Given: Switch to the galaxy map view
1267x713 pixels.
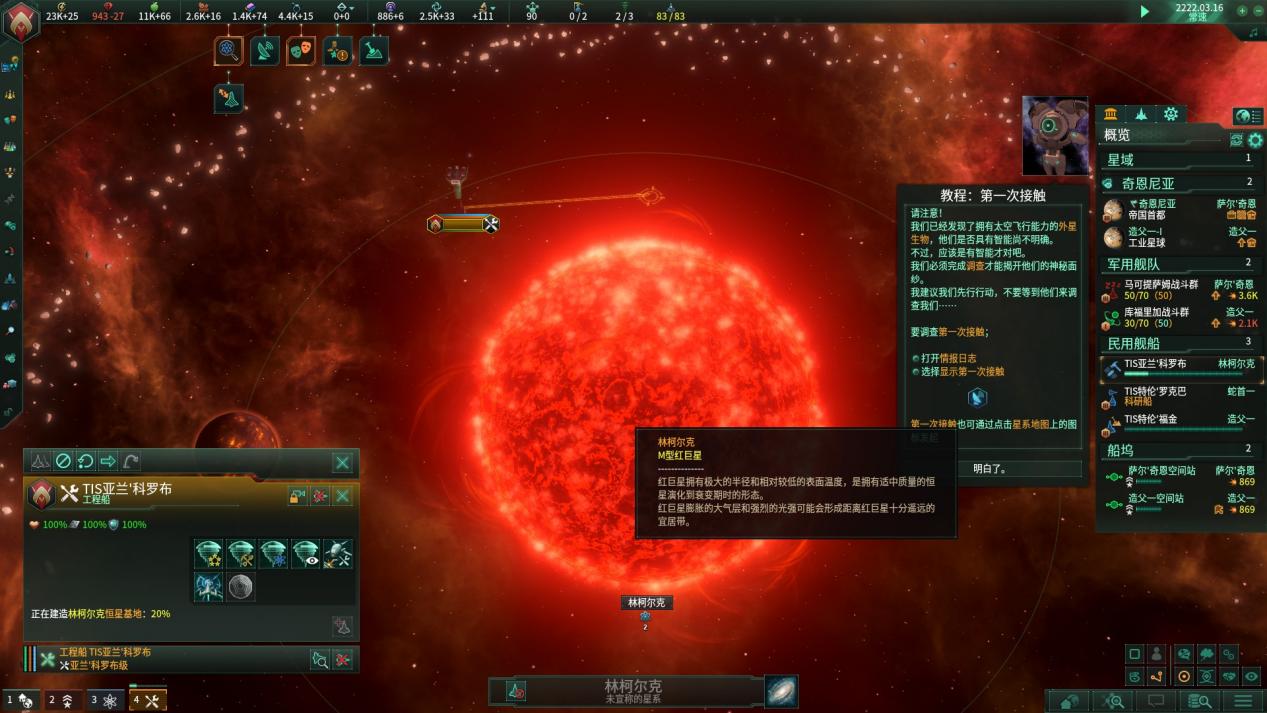Looking at the screenshot, I should coord(781,691).
